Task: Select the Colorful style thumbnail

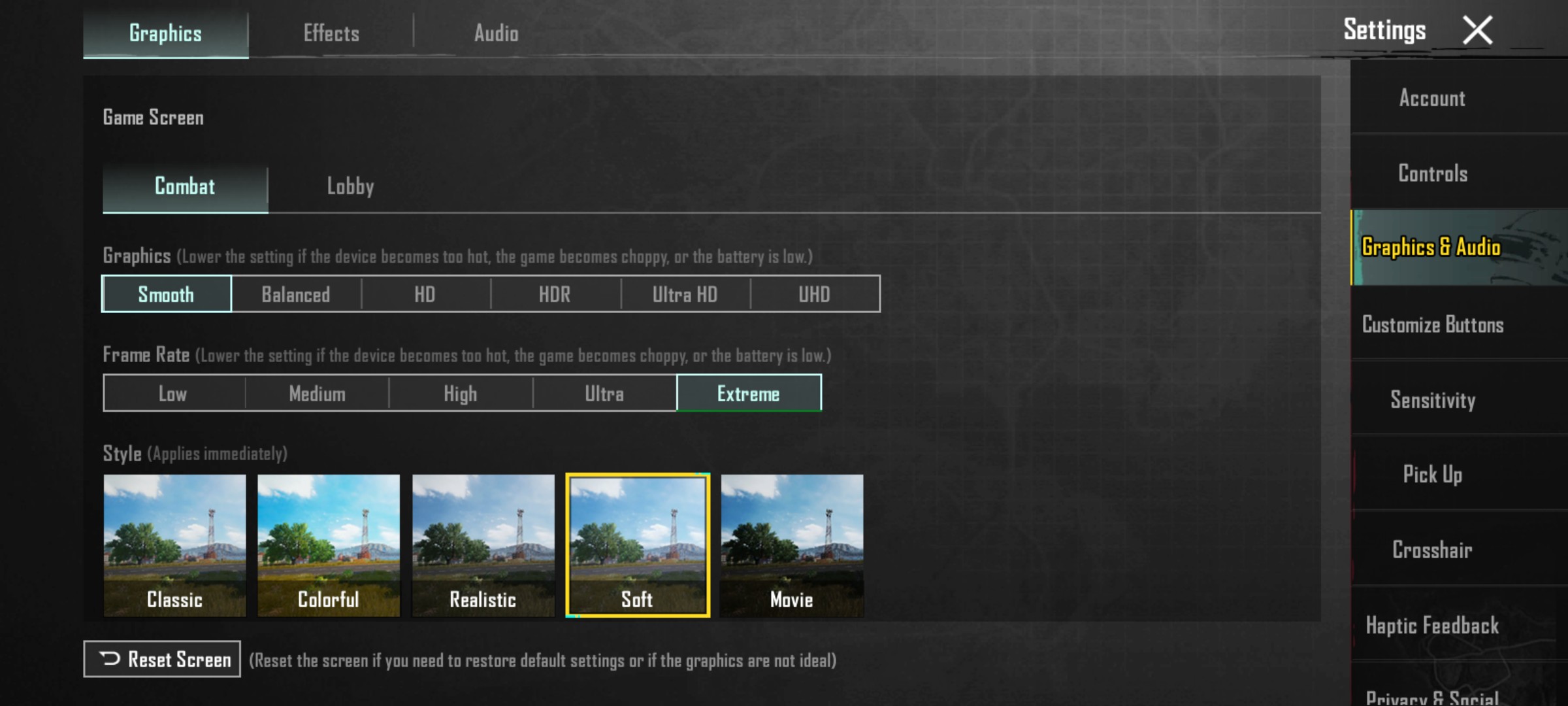Action: [328, 545]
